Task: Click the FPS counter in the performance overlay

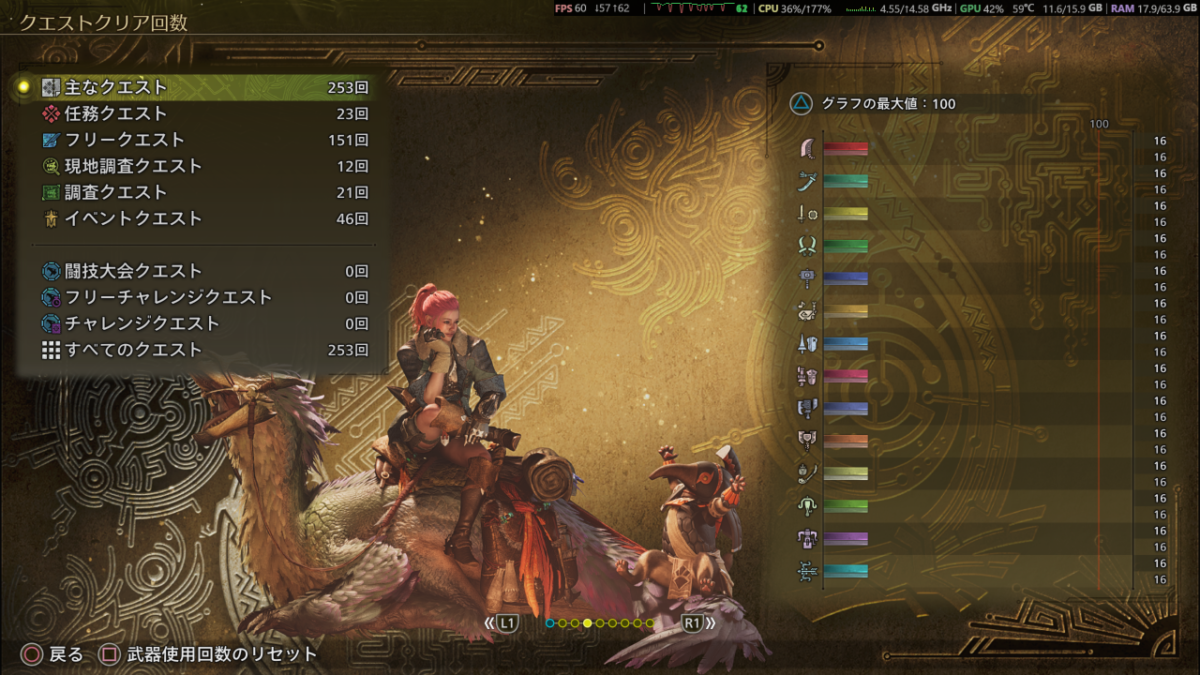Action: tap(571, 8)
